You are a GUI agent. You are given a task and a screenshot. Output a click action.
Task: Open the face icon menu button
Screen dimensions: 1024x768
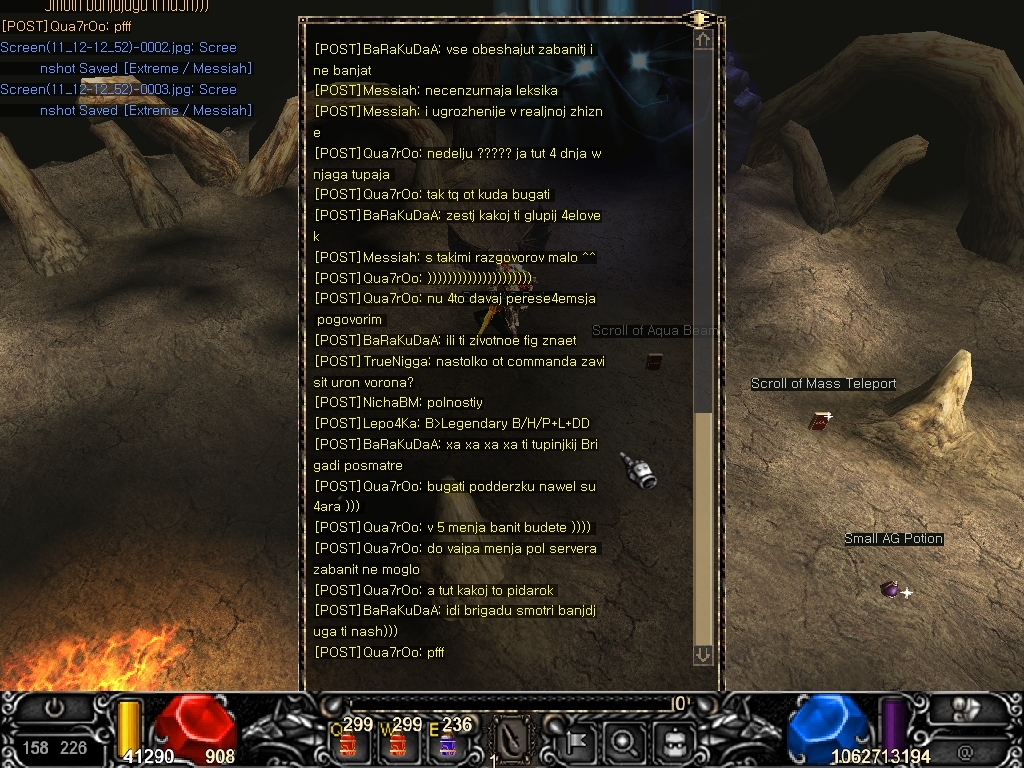tap(672, 742)
